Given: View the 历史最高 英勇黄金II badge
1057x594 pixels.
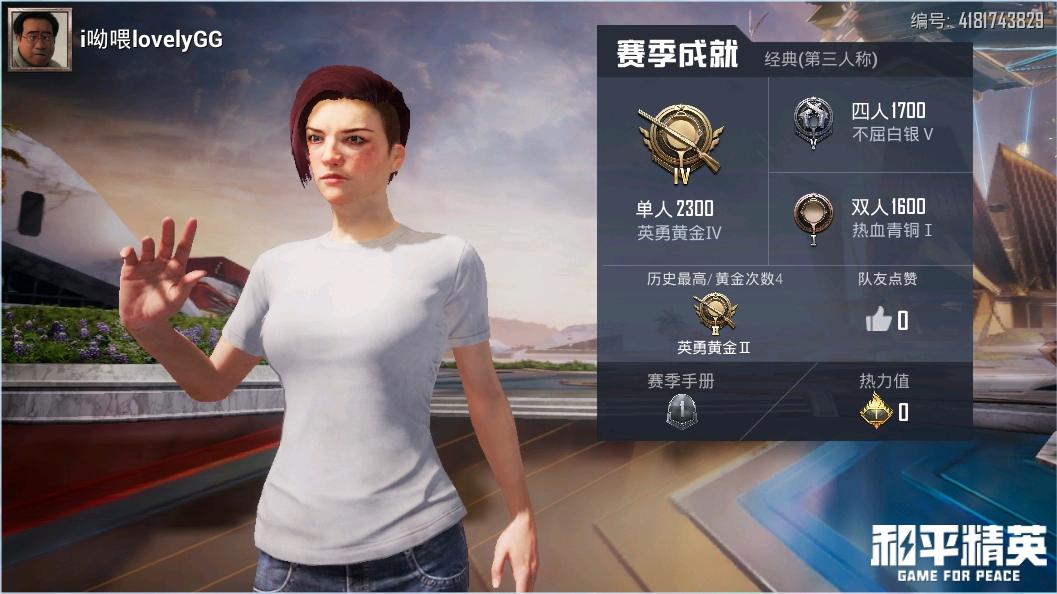Looking at the screenshot, I should pyautogui.click(x=714, y=314).
